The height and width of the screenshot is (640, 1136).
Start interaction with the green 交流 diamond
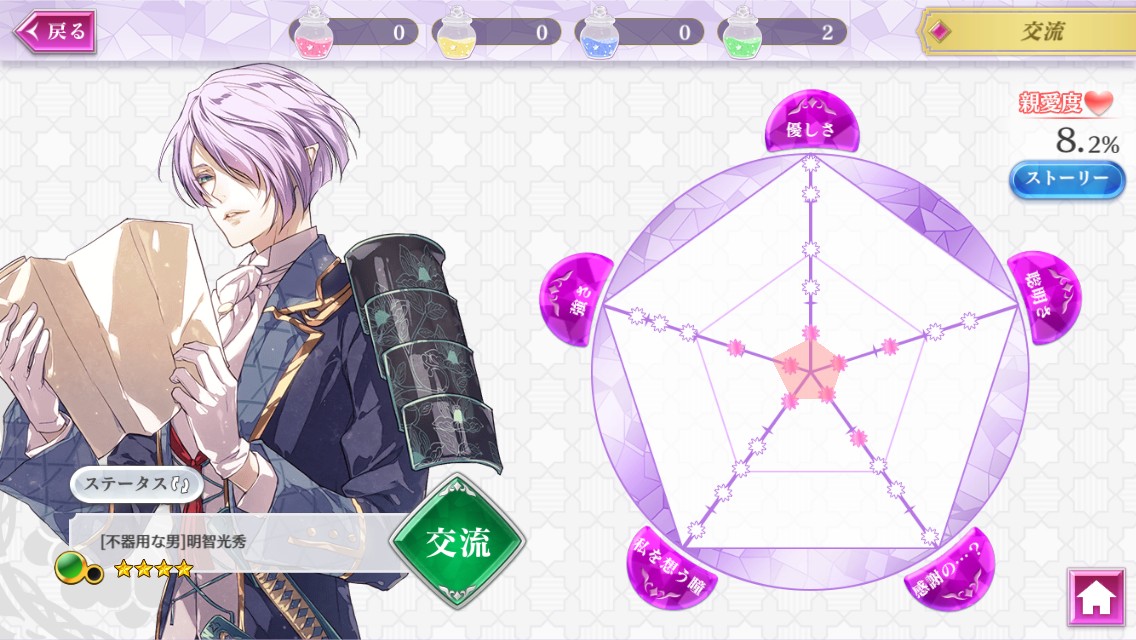[x=457, y=541]
